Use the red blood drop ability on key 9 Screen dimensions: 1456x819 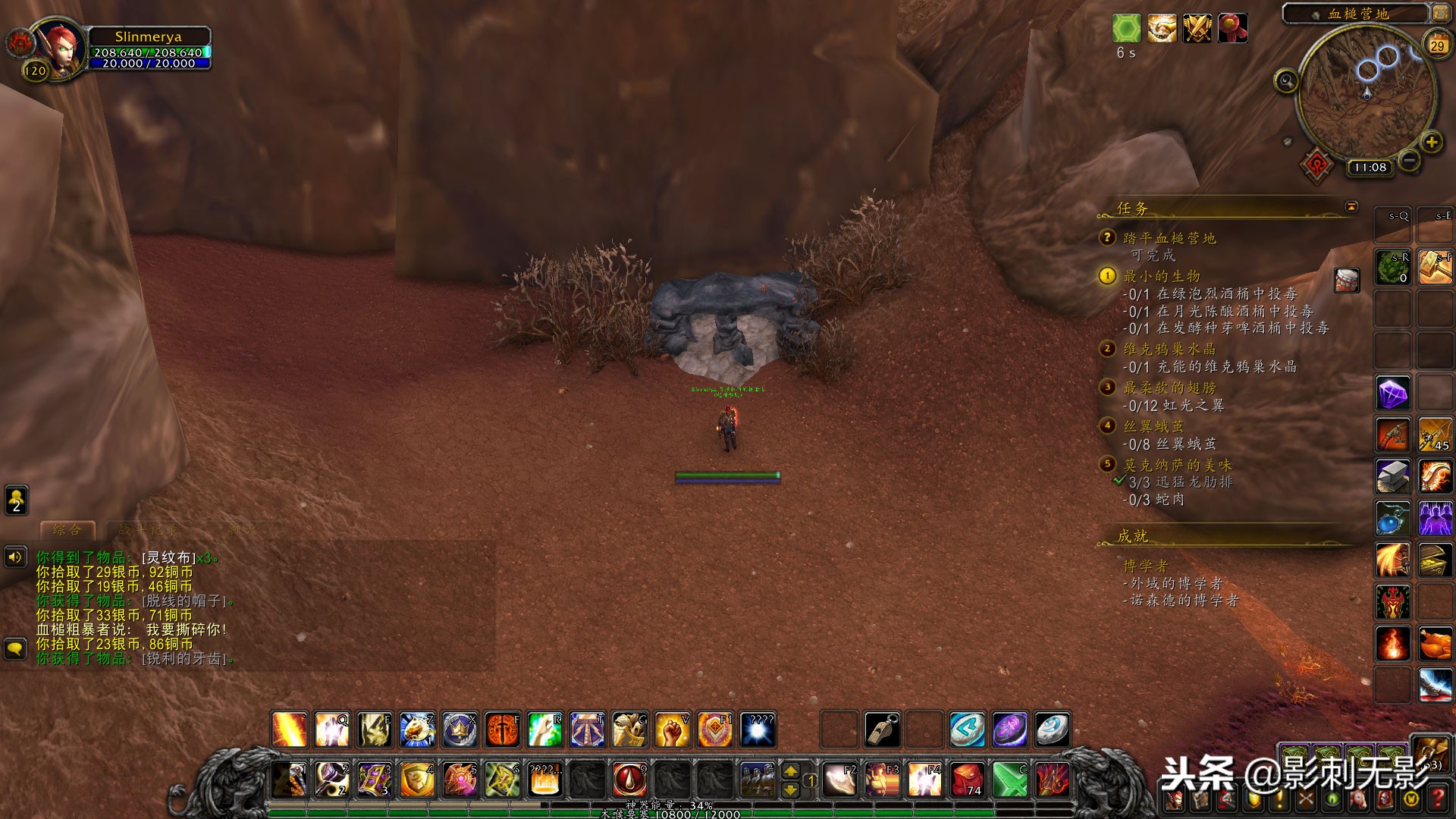tap(629, 779)
